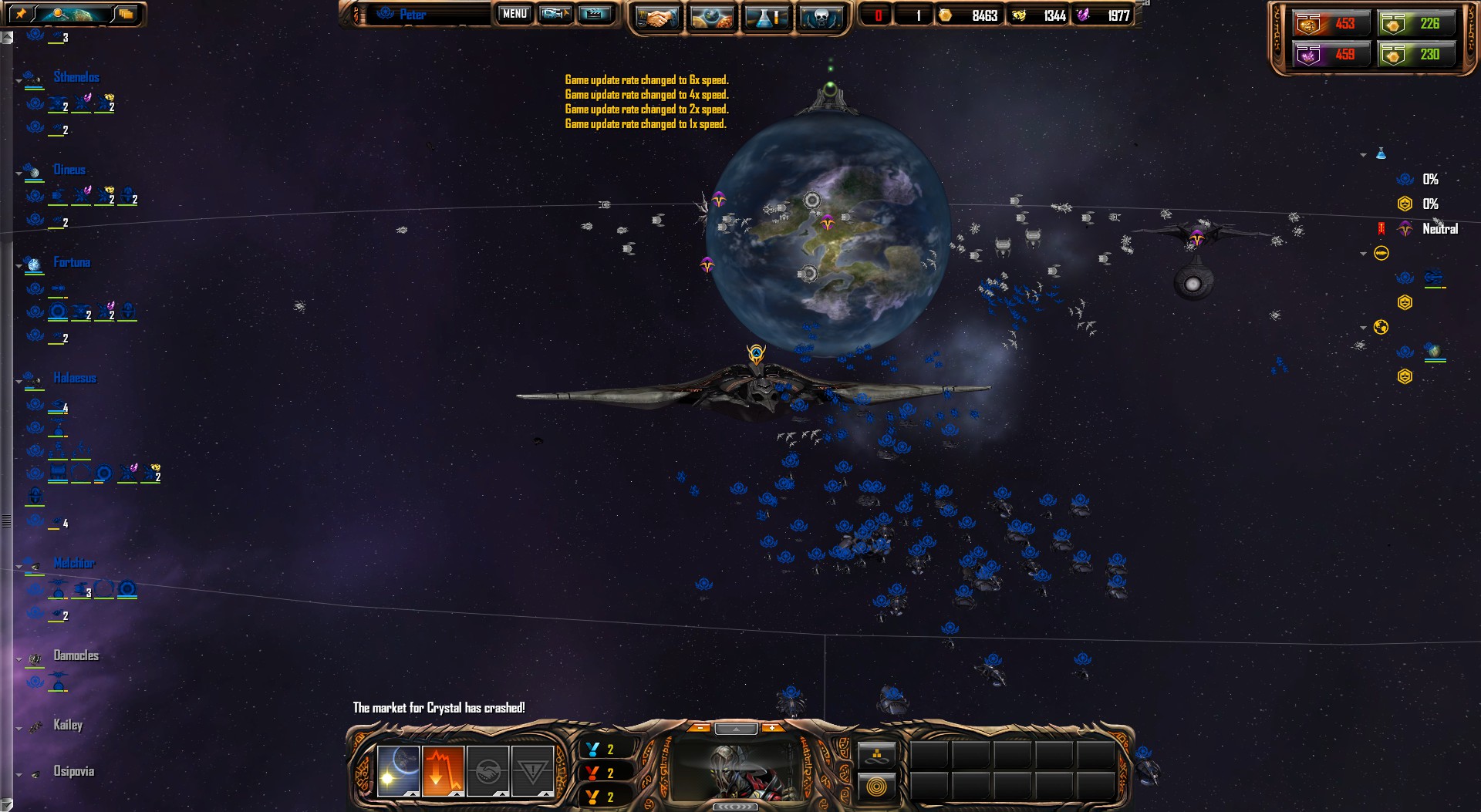Select the Damocles entry in the list
1481x812 pixels.
click(76, 655)
